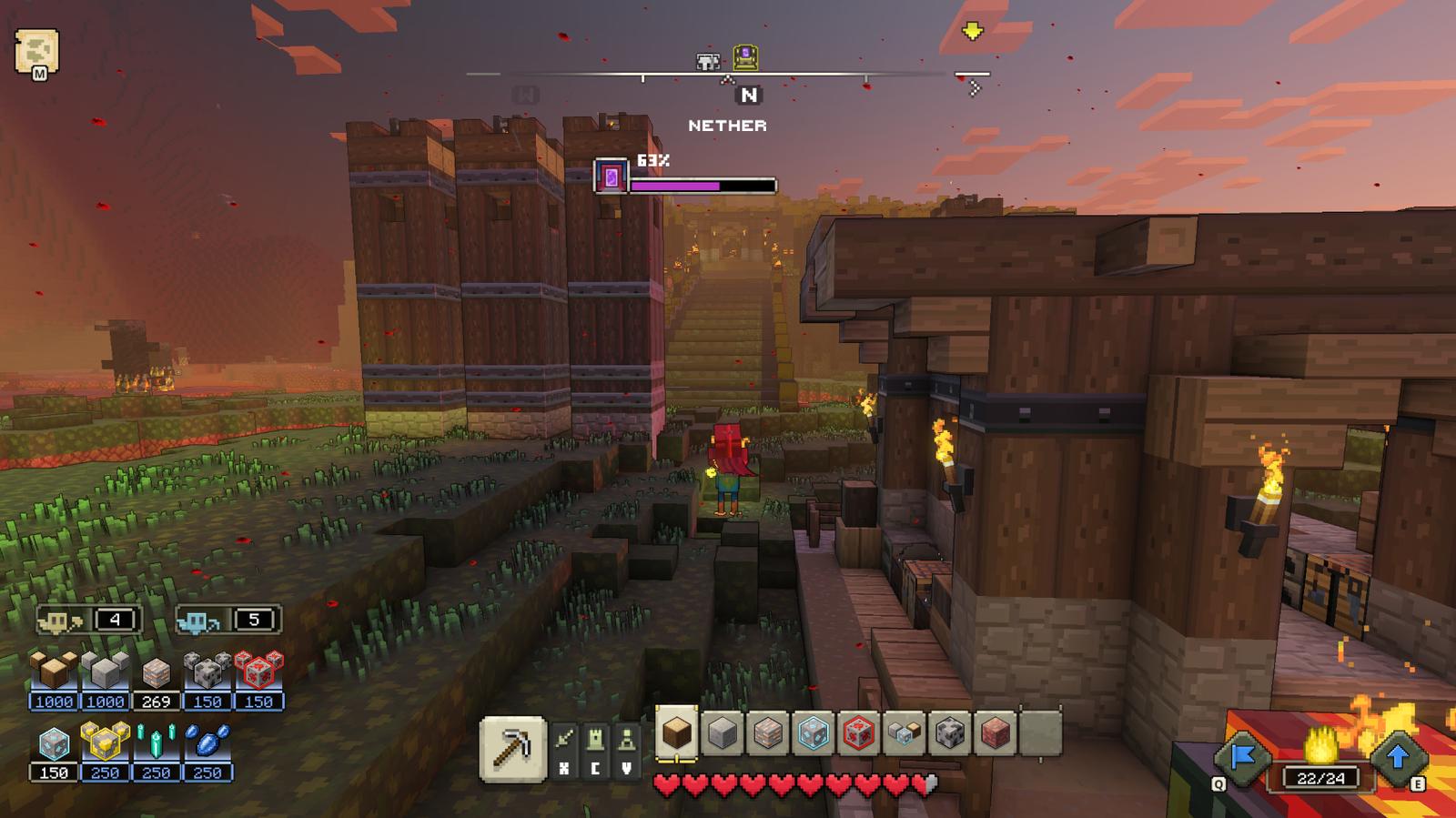Click the Nether portal objective icon
Image resolution: width=1456 pixels, height=818 pixels.
point(611,177)
